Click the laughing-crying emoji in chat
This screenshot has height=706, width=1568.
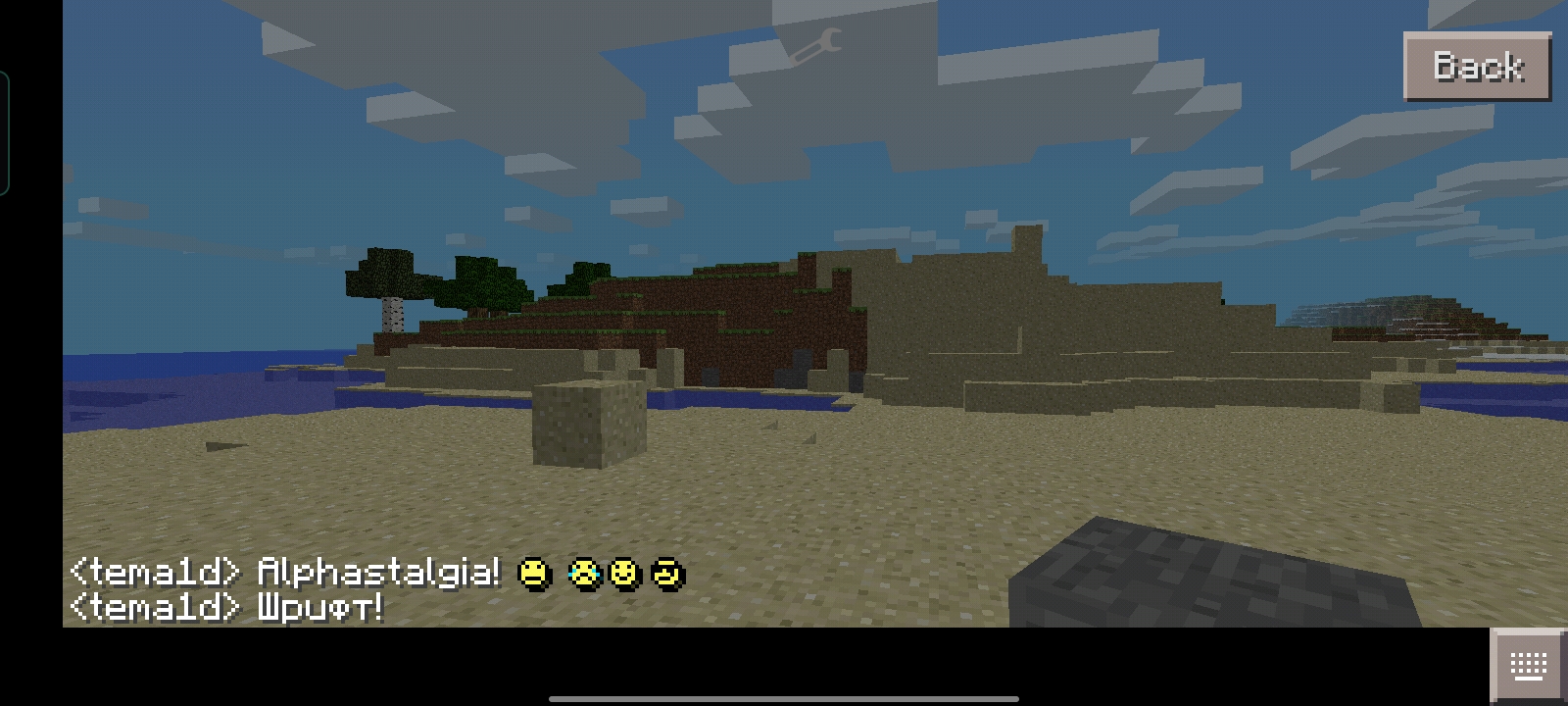click(x=583, y=574)
